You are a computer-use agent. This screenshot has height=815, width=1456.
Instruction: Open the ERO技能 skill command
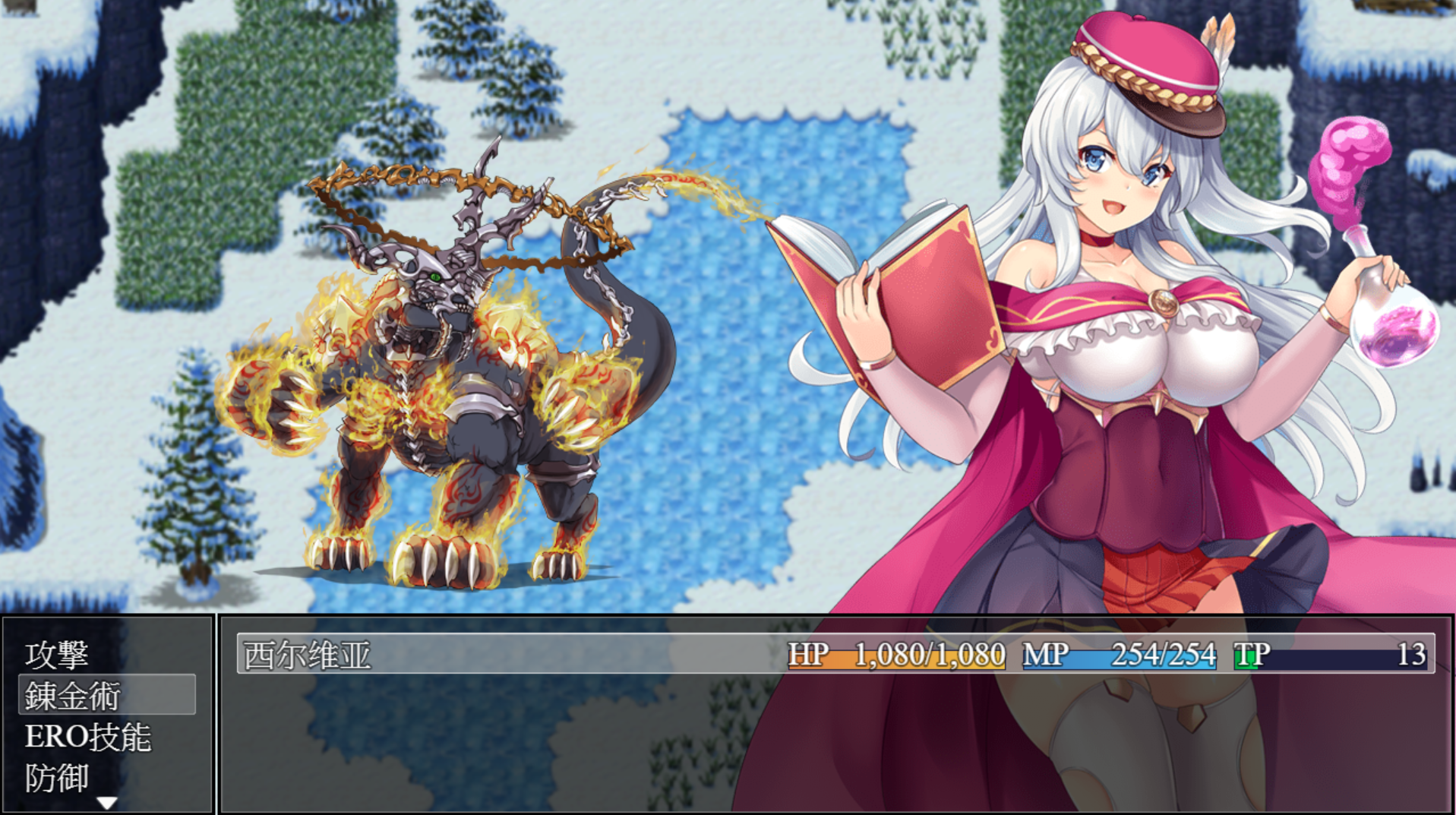pos(88,738)
